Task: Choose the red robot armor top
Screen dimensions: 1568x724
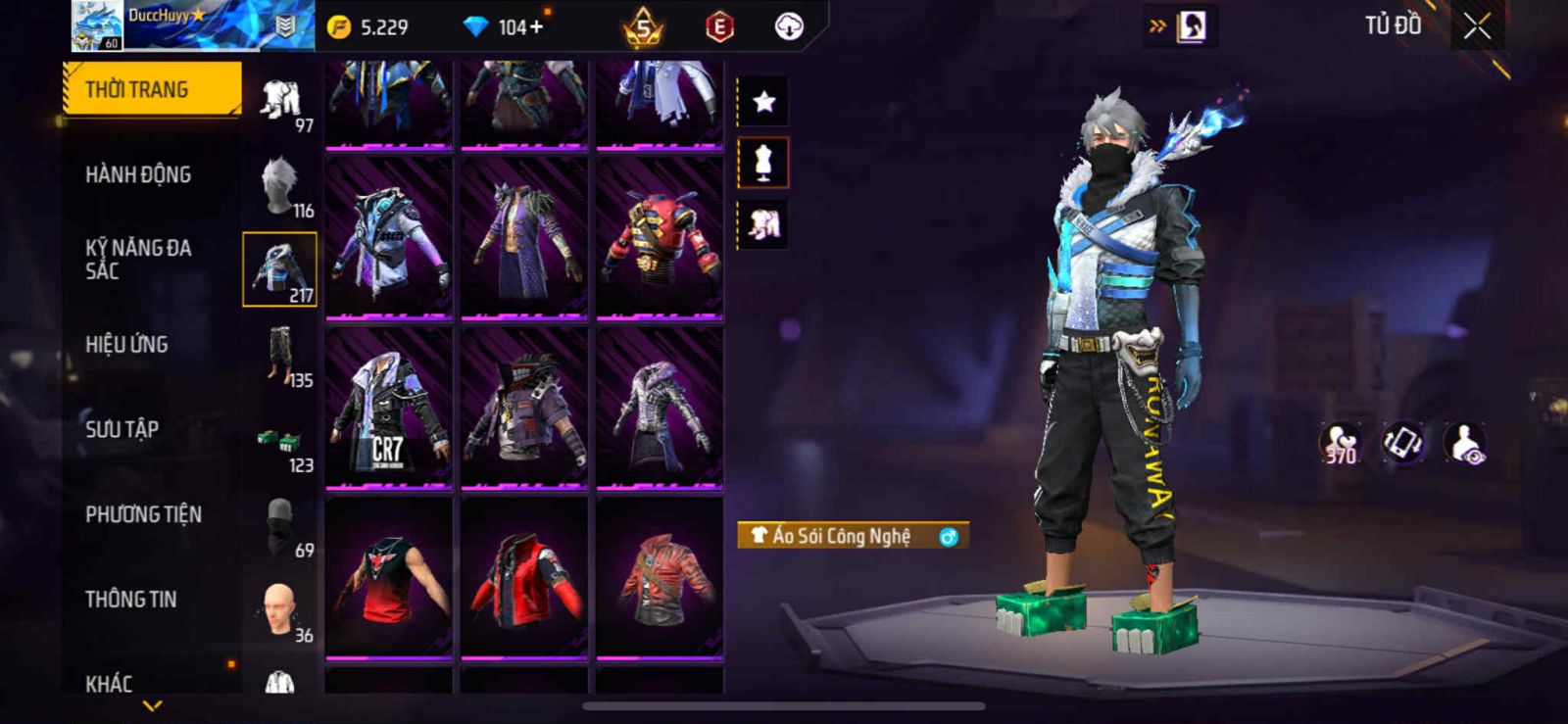Action: tap(660, 238)
